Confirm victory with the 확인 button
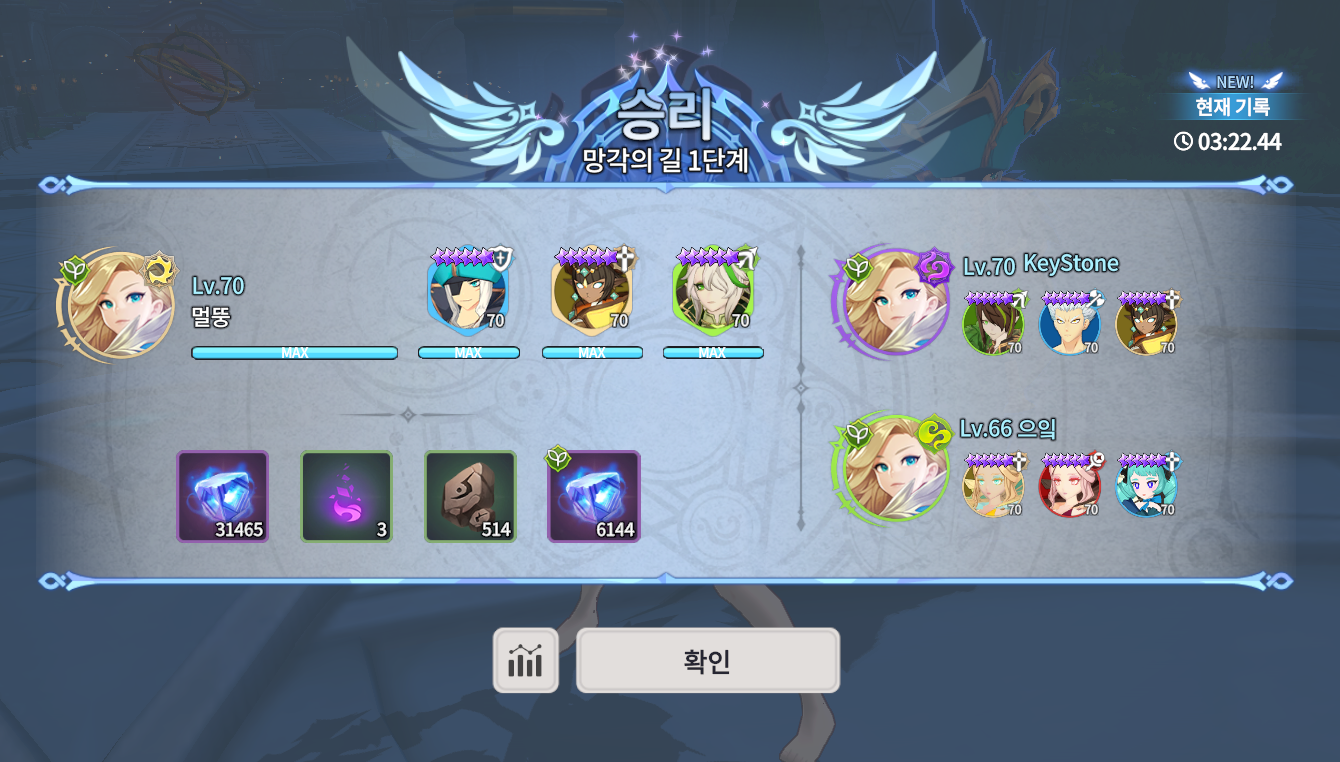1340x762 pixels. 707,660
